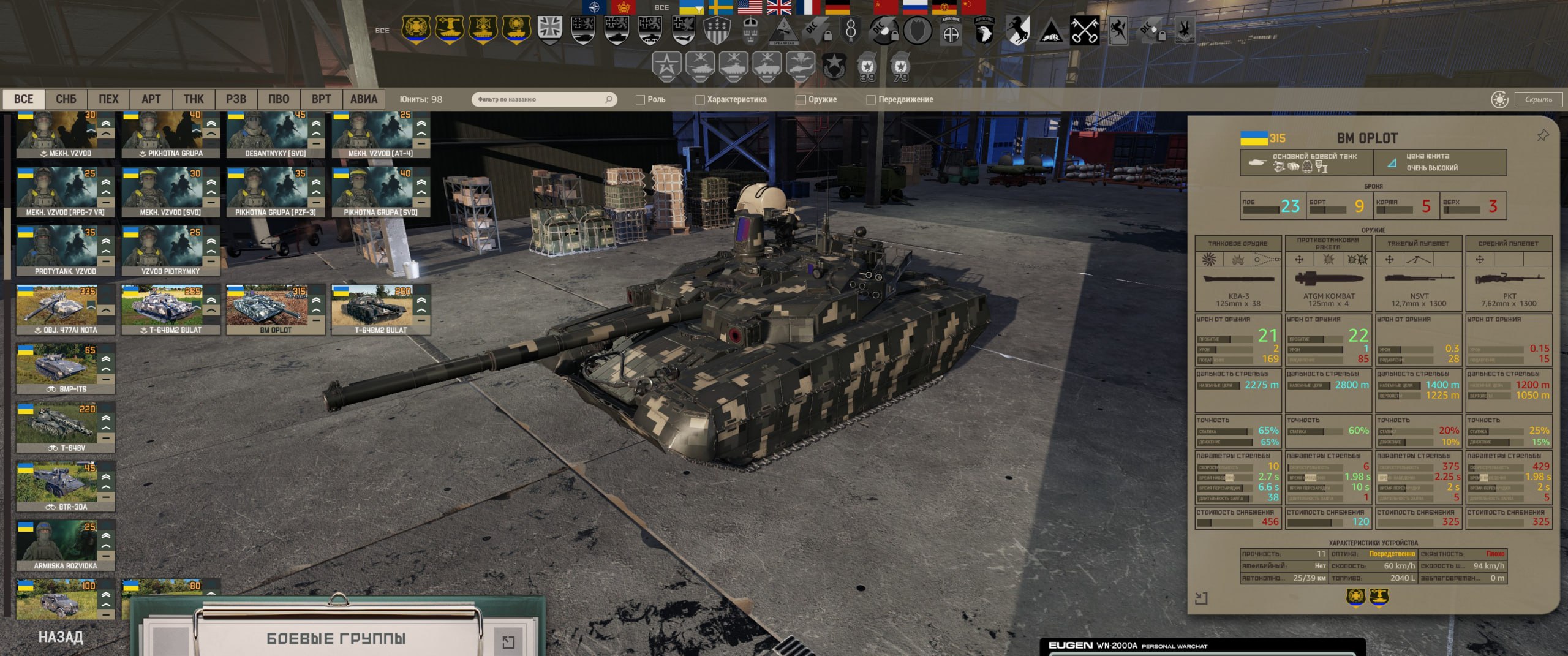The width and height of the screenshot is (1568, 656).
Task: Pick the T-64BV recon unit card
Action: tap(65, 427)
